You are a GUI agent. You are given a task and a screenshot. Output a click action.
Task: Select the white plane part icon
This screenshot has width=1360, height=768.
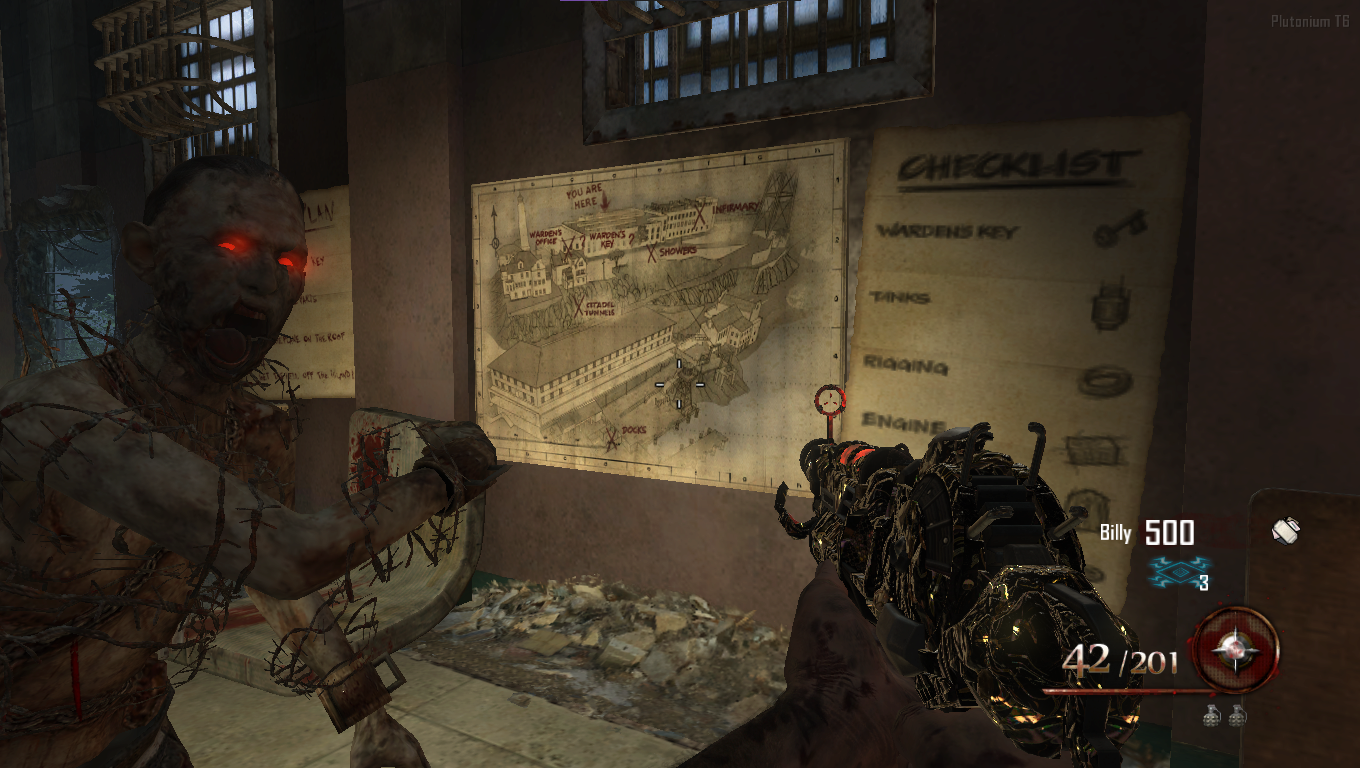point(1285,531)
